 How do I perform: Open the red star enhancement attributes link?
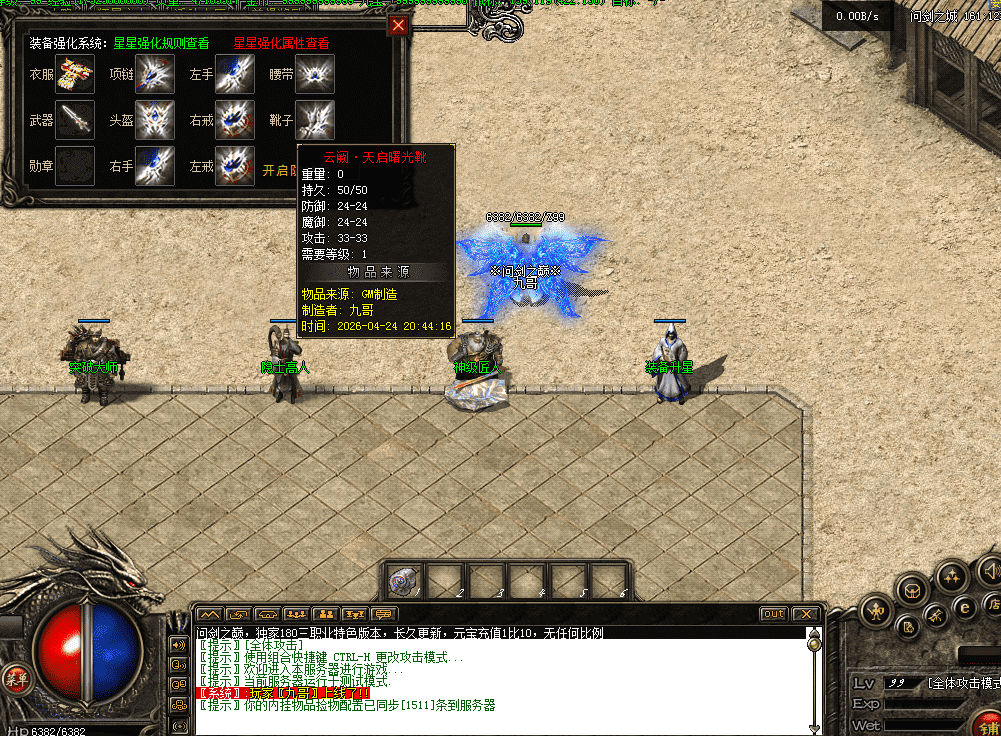[x=281, y=44]
